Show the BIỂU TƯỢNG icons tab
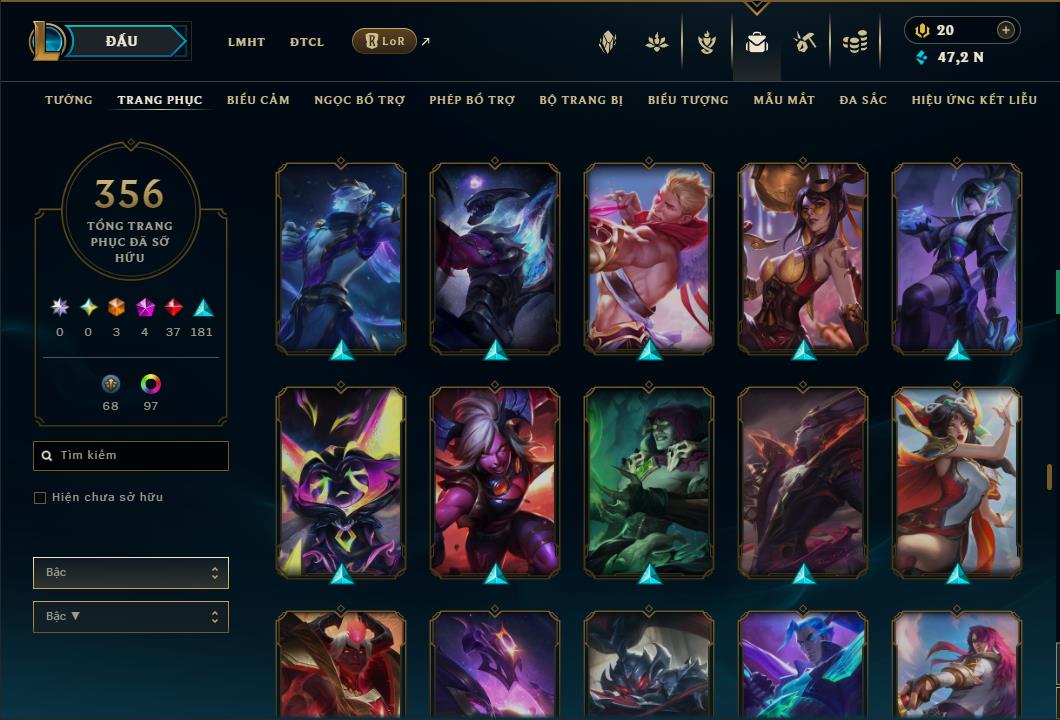The image size is (1060, 720). 688,100
